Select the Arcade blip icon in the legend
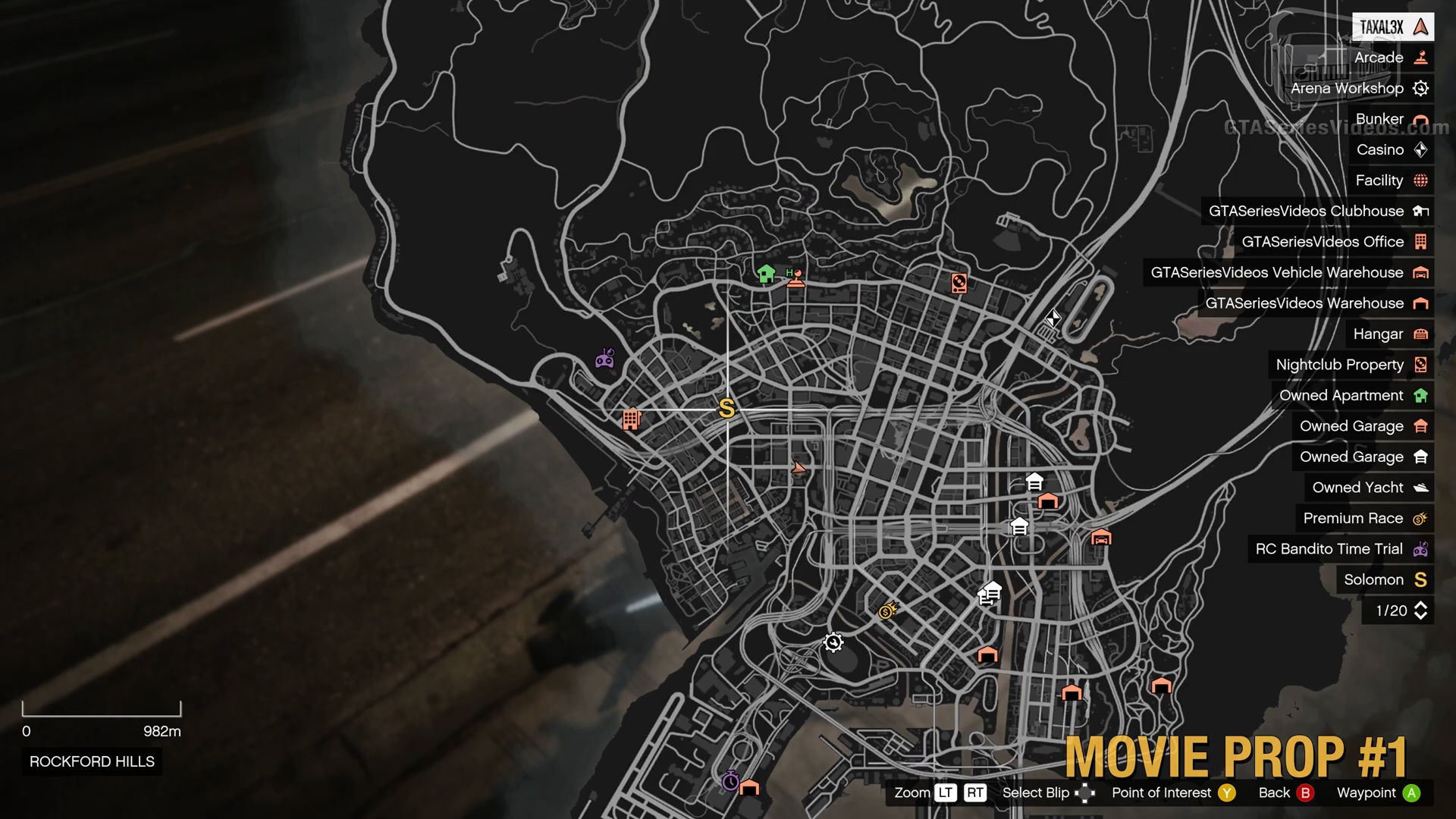 click(1421, 58)
